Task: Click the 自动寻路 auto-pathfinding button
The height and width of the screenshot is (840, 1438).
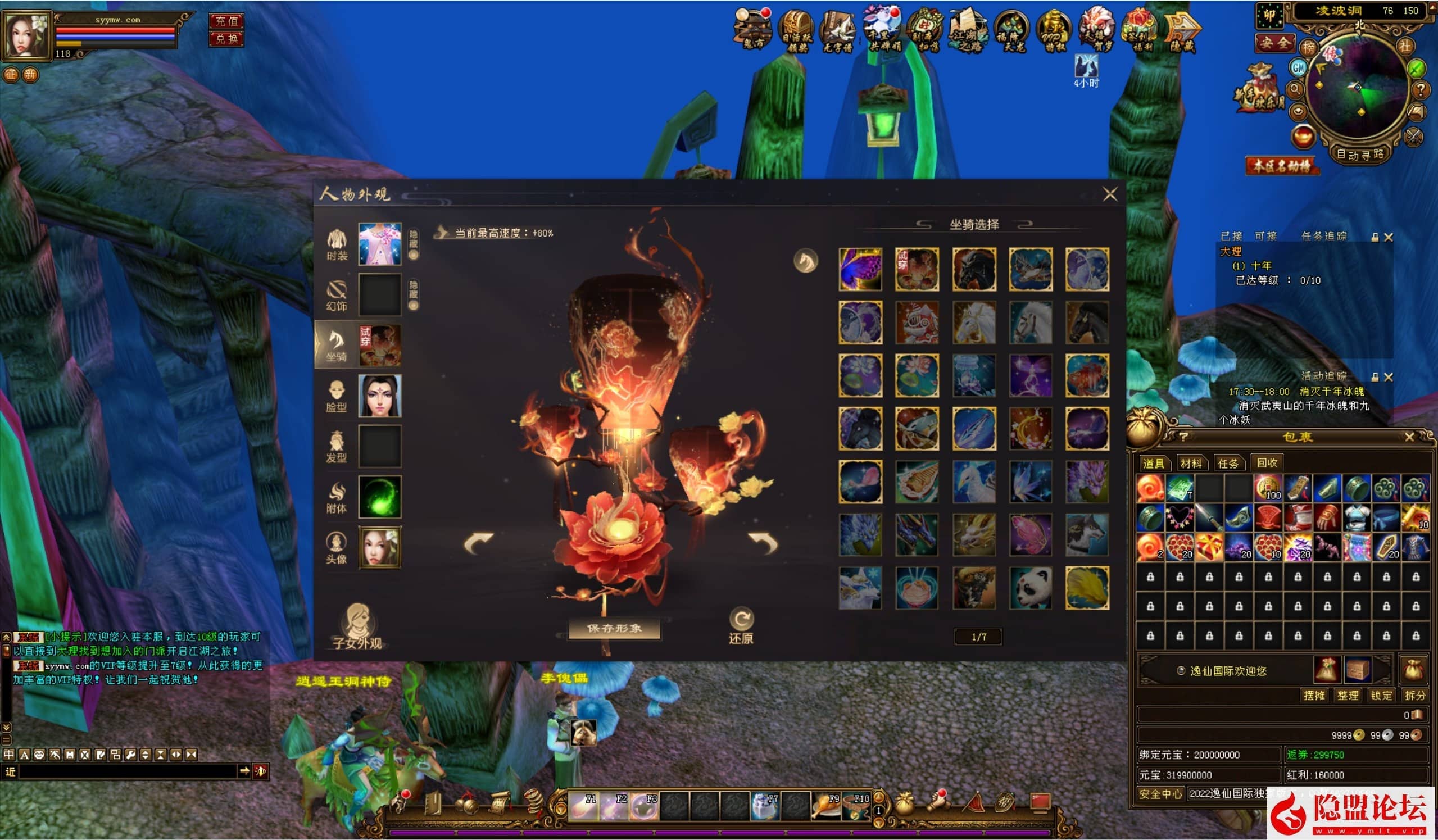Action: pos(1360,154)
